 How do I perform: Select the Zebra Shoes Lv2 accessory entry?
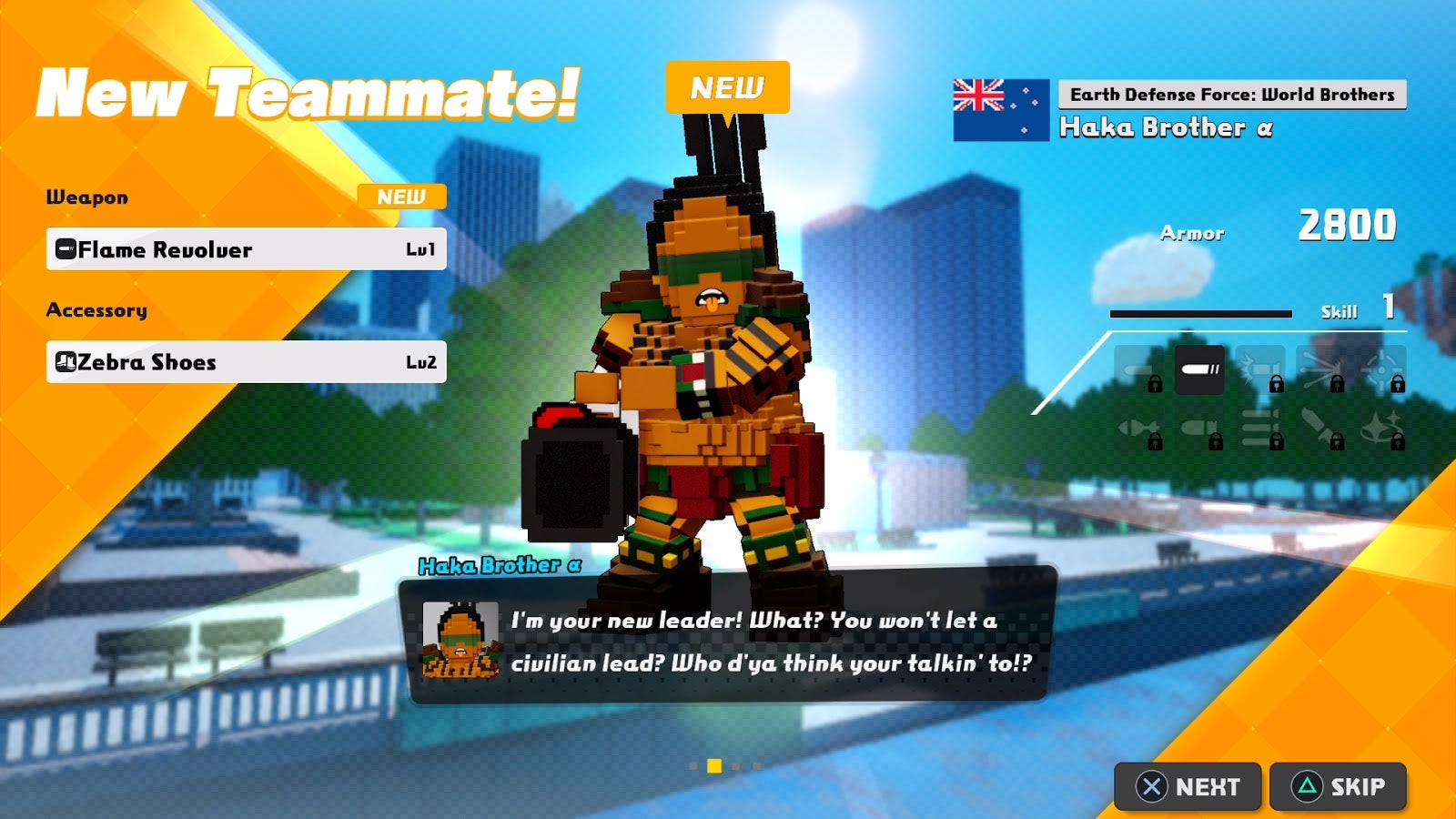pos(246,361)
